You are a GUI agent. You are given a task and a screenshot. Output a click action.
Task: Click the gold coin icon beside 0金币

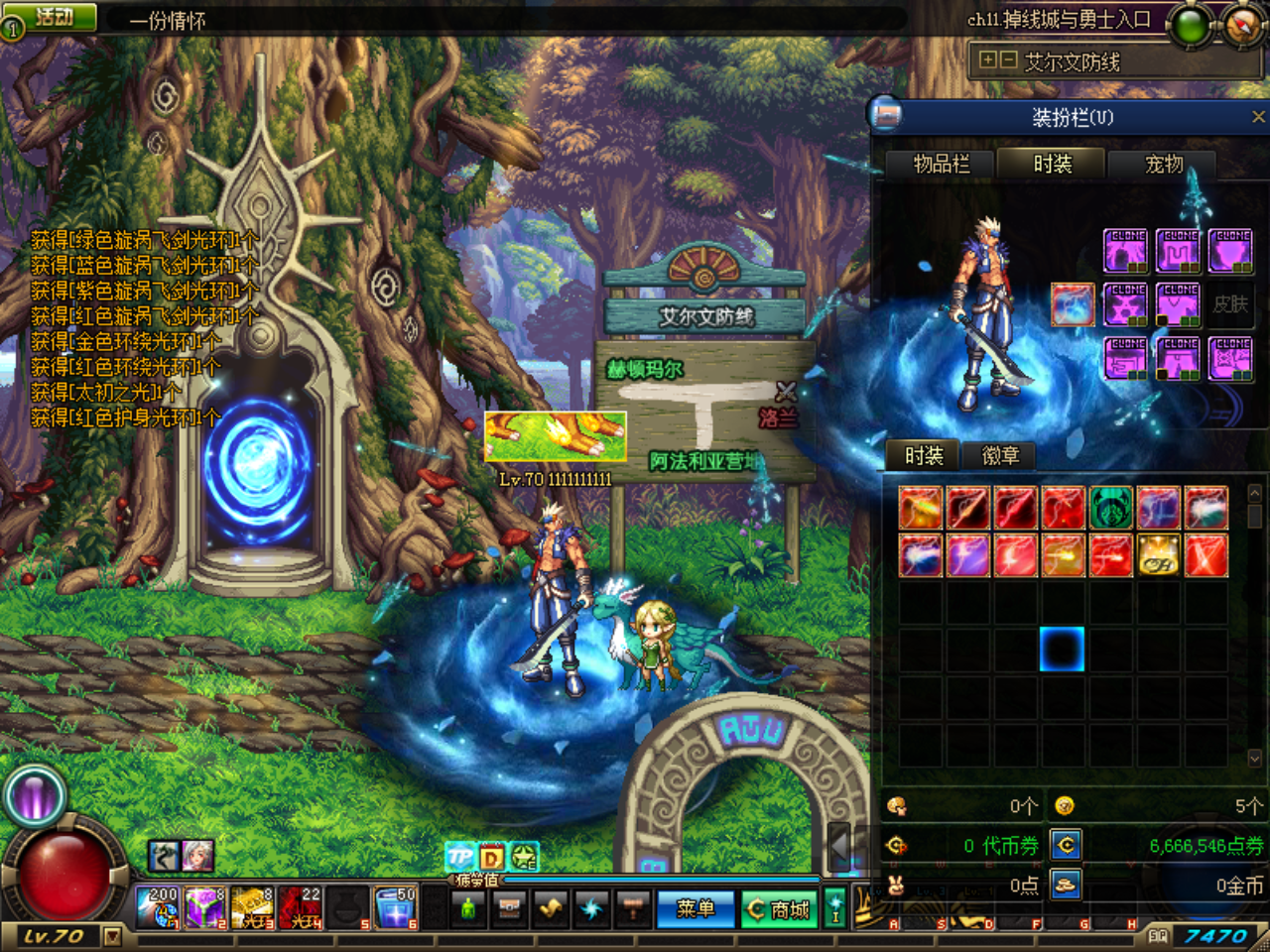click(1064, 886)
